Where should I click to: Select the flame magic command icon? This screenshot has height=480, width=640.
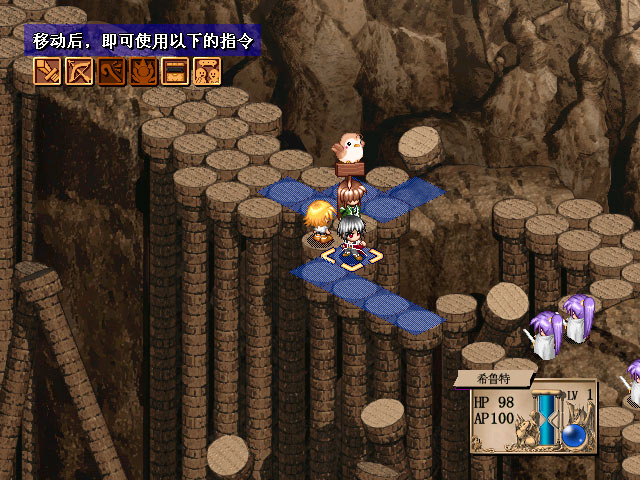click(x=144, y=72)
